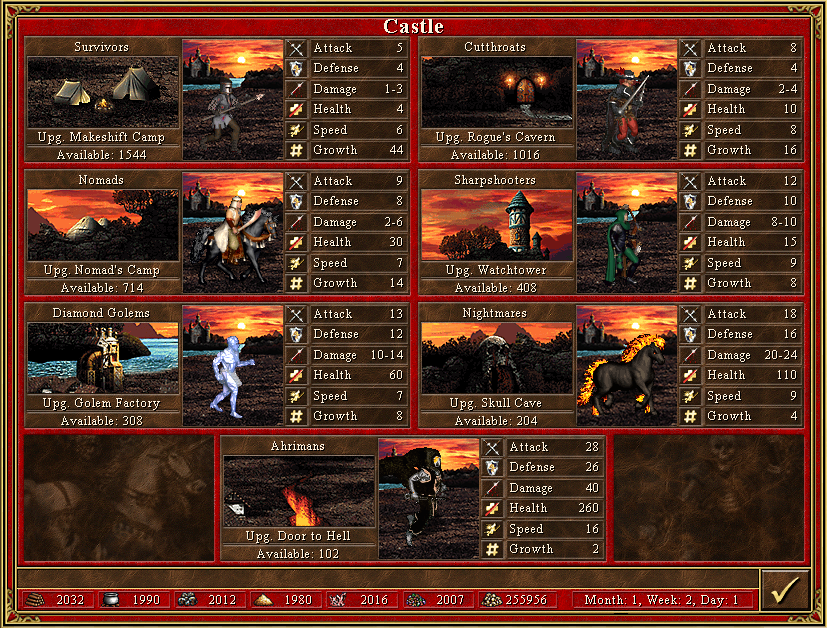The width and height of the screenshot is (827, 628).
Task: Click the Skull Cave dwelling image
Action: tap(497, 358)
